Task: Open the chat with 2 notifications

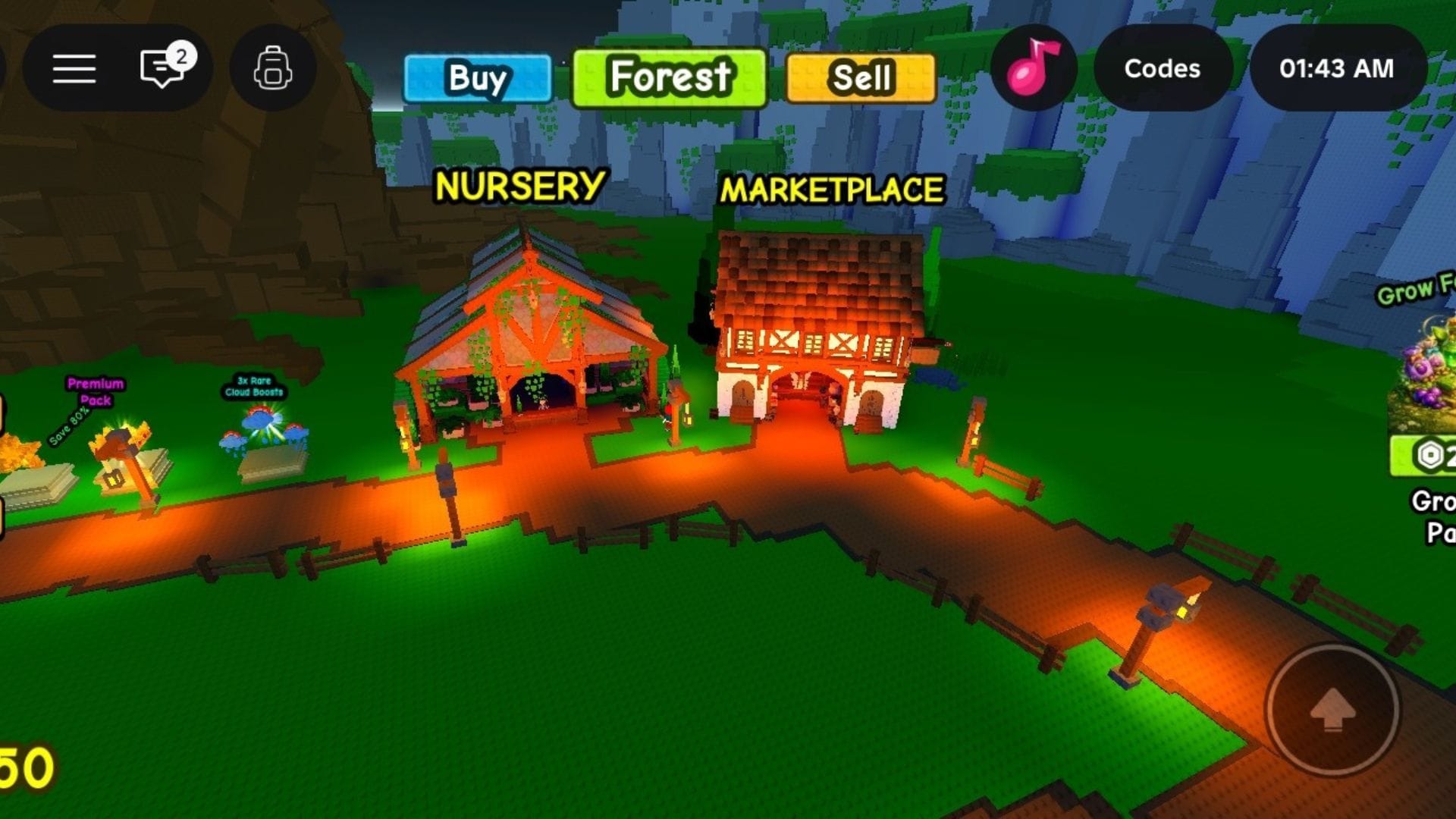Action: point(165,67)
